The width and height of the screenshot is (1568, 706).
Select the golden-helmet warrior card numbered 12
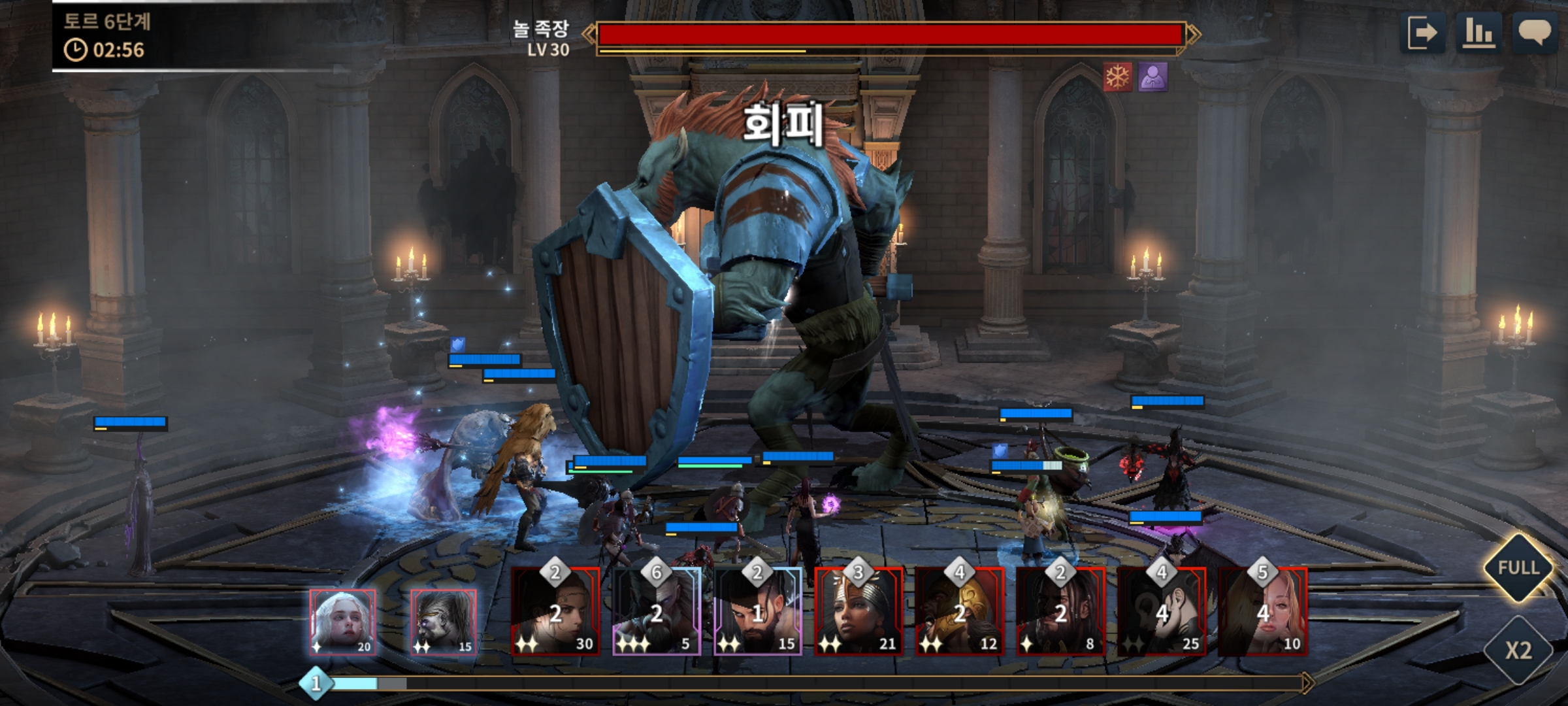[960, 613]
